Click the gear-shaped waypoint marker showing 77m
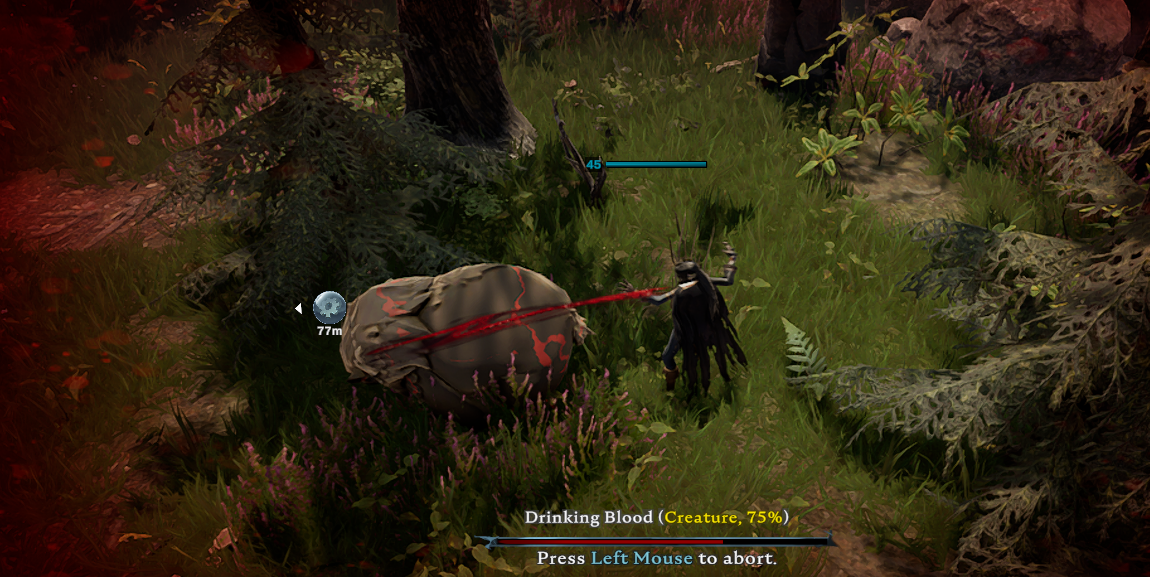Viewport: 1150px width, 577px height. [x=329, y=307]
